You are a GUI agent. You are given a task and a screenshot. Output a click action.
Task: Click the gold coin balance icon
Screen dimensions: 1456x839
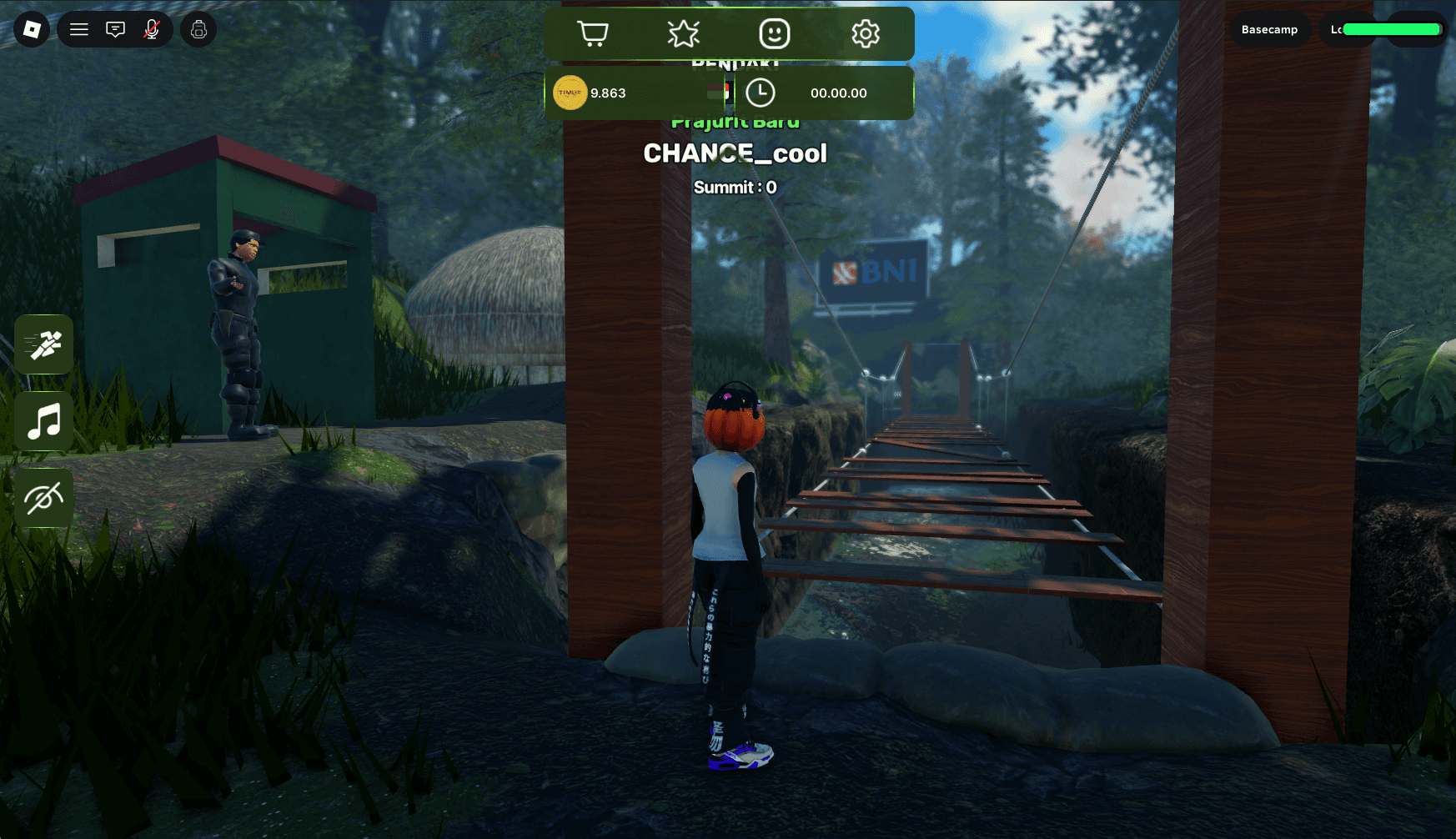570,93
